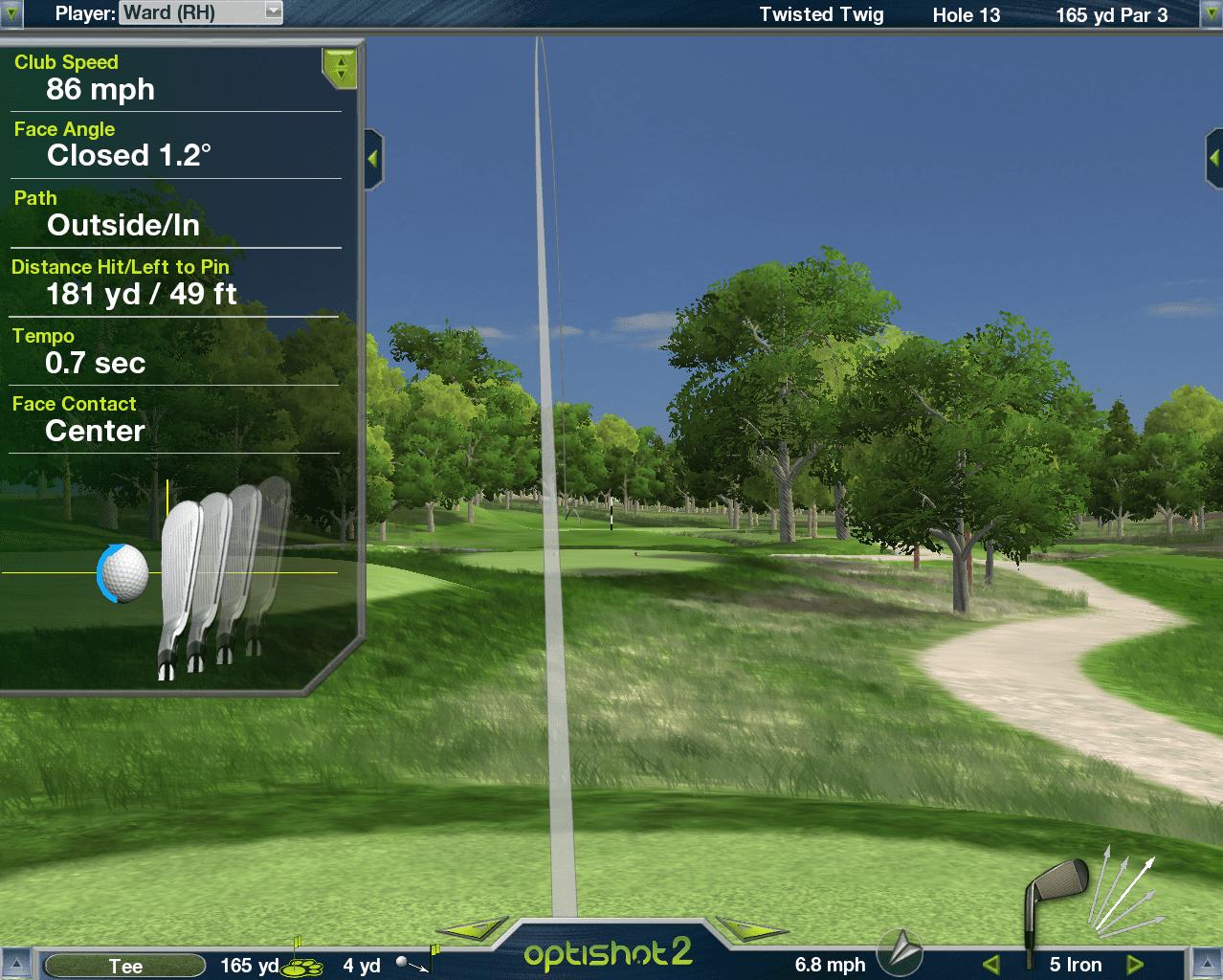This screenshot has width=1223, height=980.
Task: Click the top-right corner down-arrow button
Action: (1212, 12)
